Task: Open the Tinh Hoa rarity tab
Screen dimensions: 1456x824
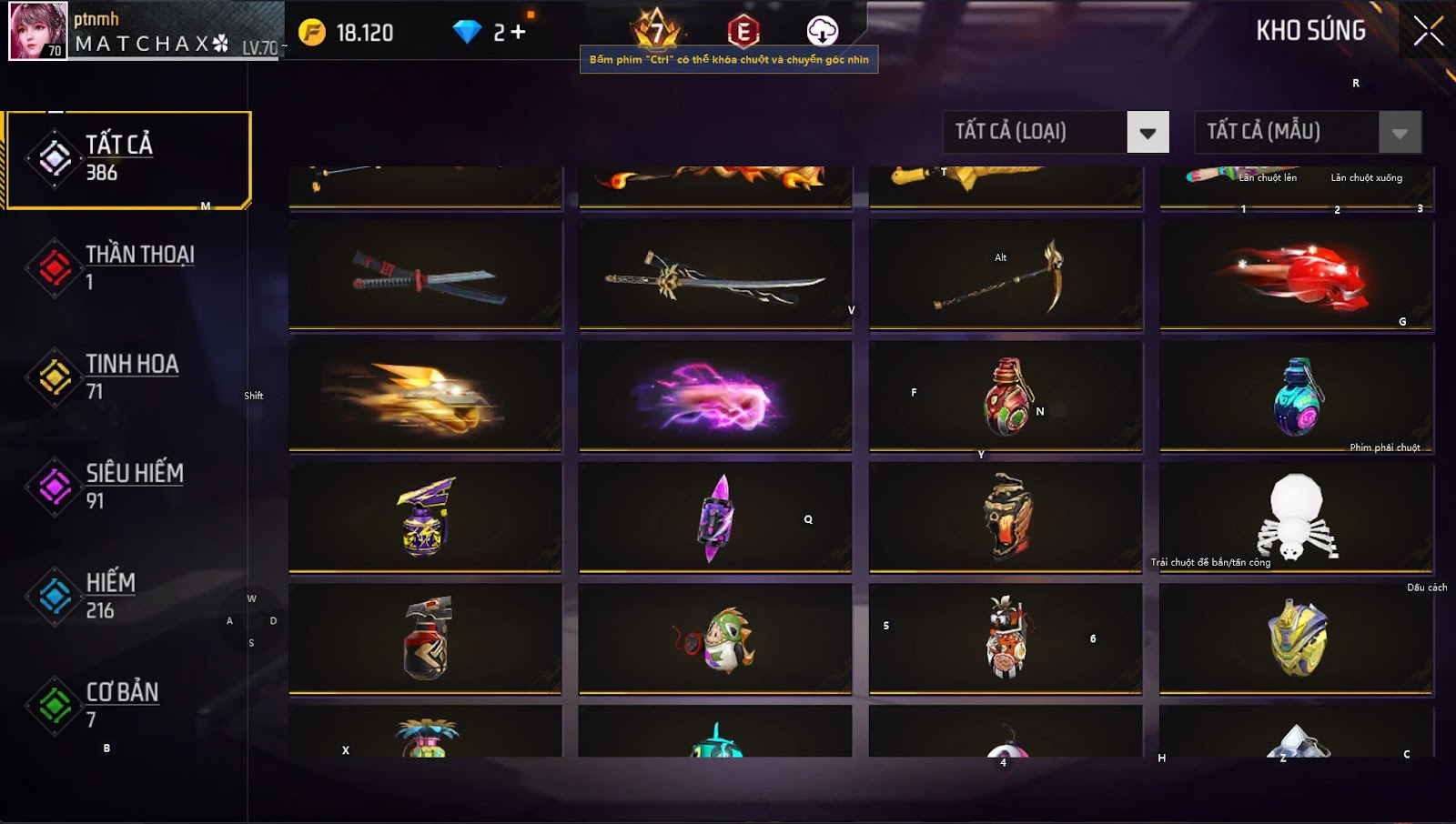Action: click(x=128, y=377)
